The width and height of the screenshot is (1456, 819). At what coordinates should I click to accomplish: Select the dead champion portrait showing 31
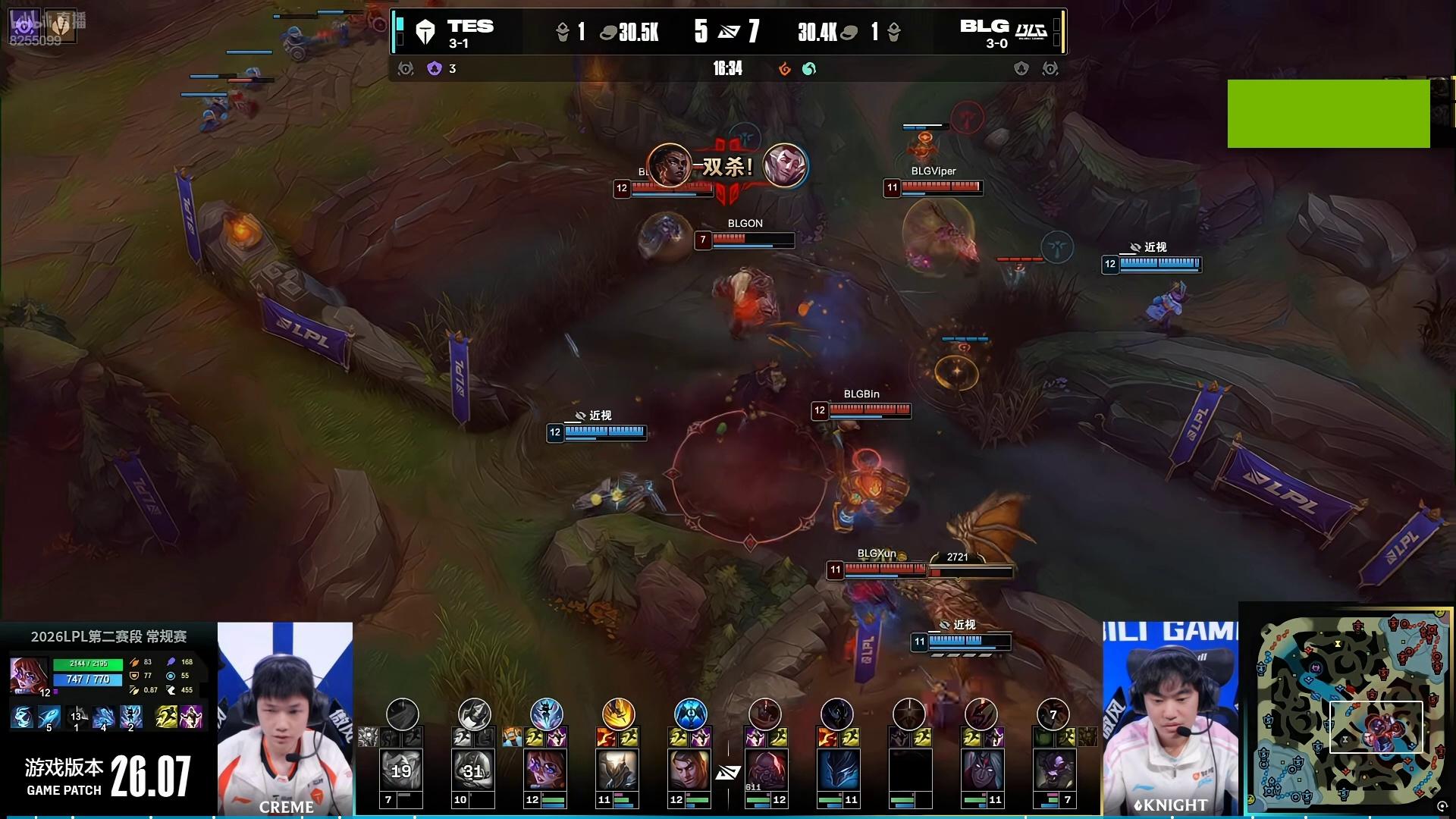click(x=473, y=770)
